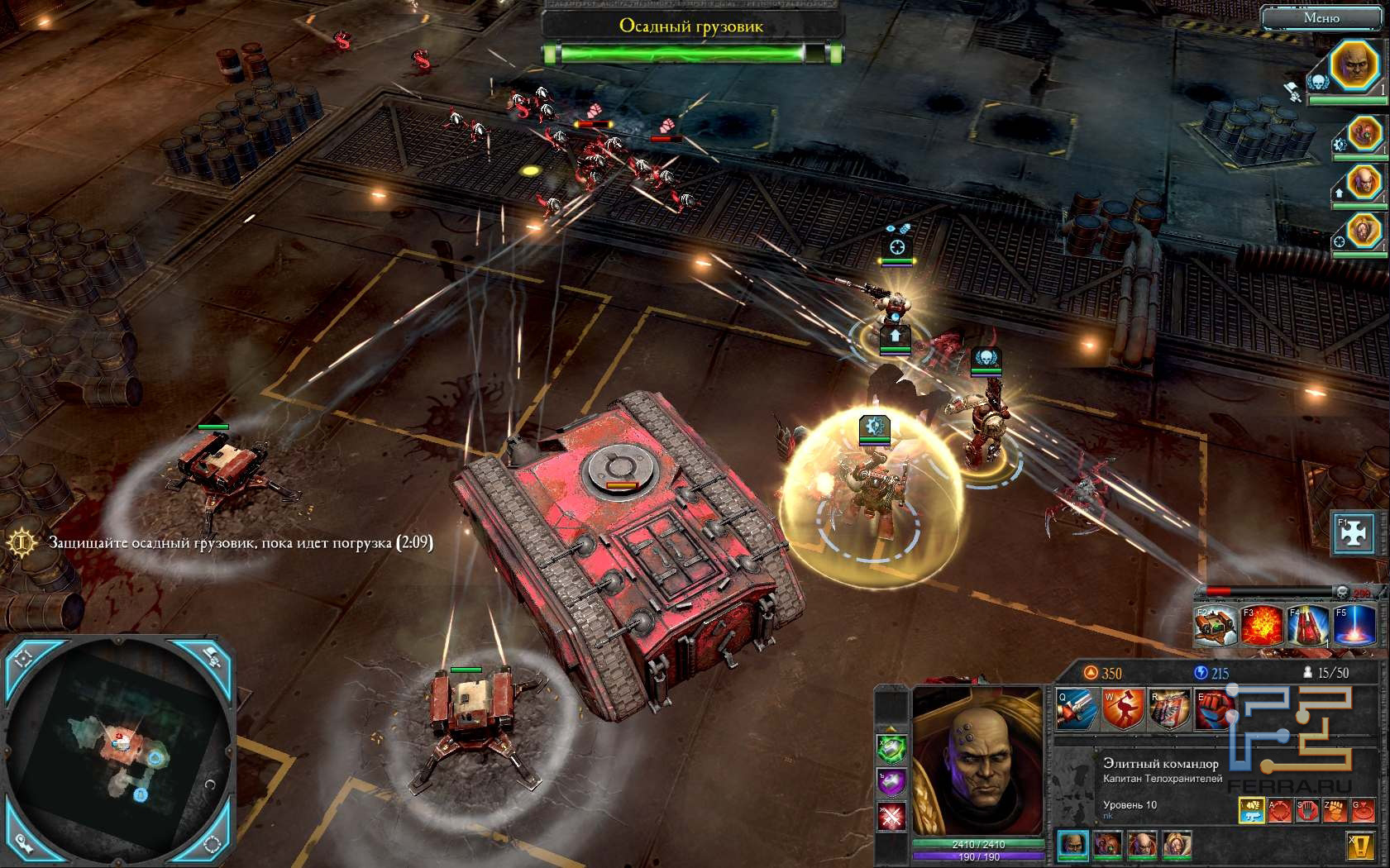Select the squad portrait with the up-arrow badge
The width and height of the screenshot is (1390, 868).
point(1364,183)
